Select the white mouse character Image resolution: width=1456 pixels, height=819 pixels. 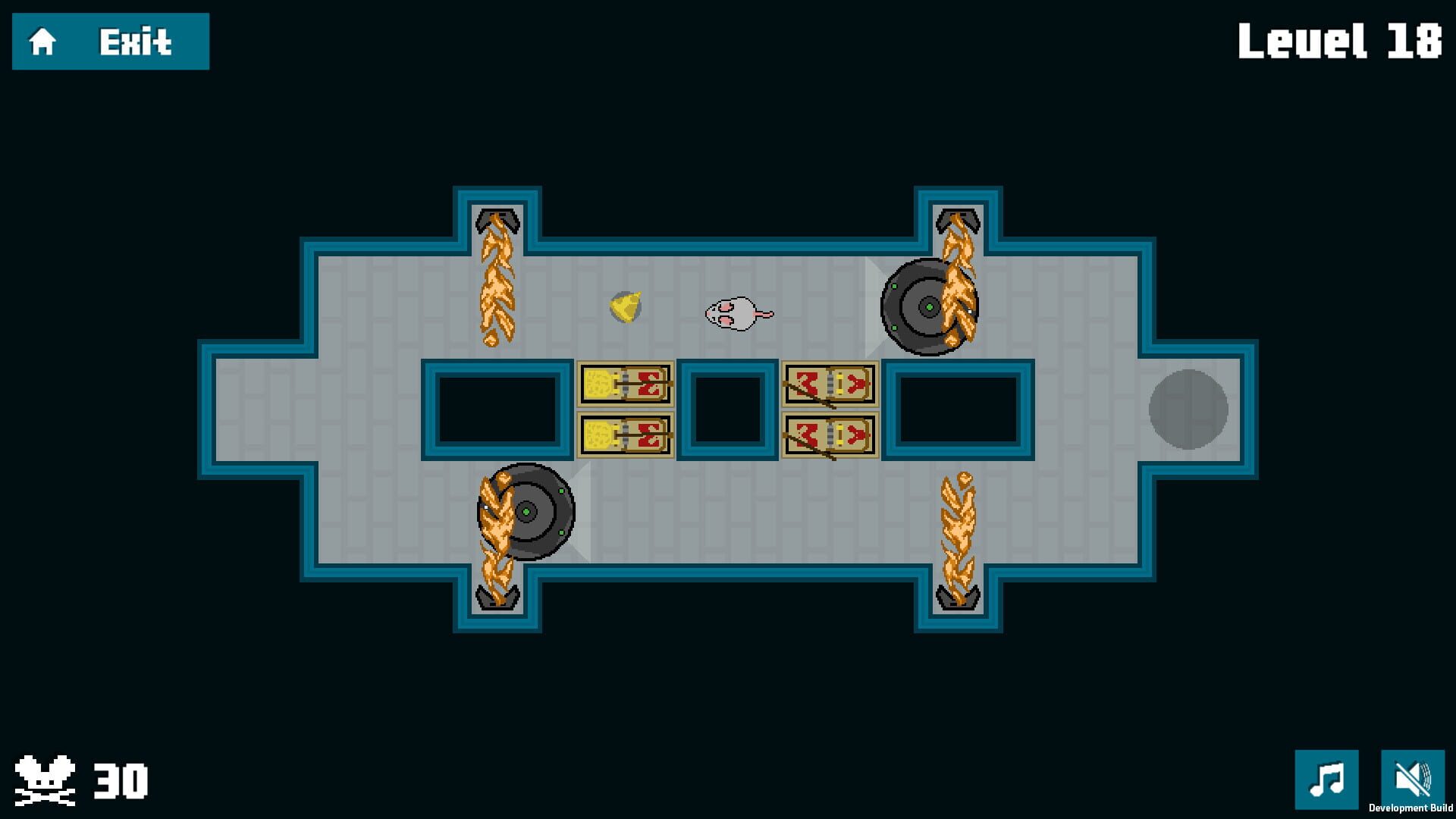(734, 313)
